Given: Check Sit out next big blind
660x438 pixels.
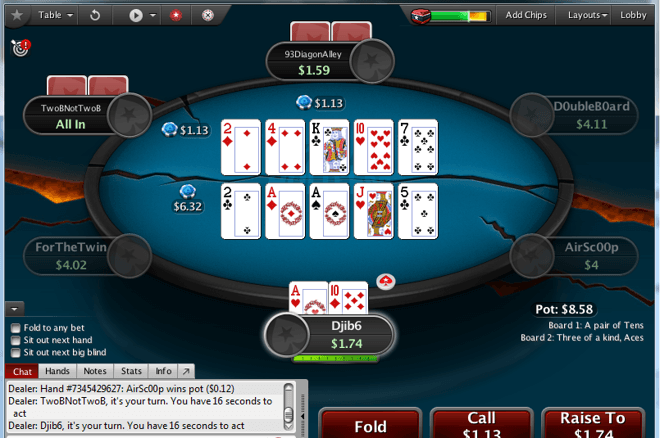Looking at the screenshot, I should pyautogui.click(x=15, y=352).
